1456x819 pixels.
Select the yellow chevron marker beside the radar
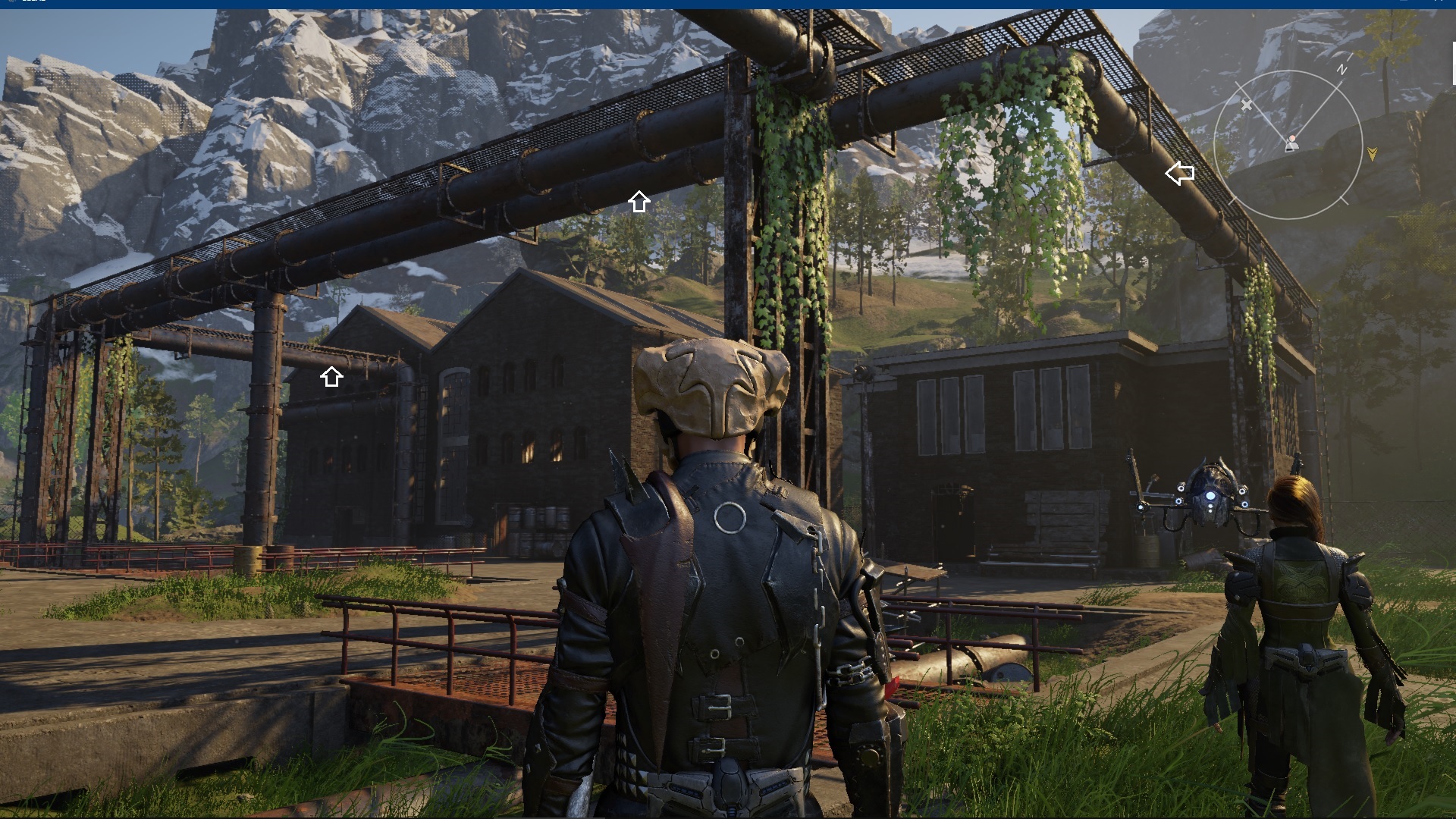tap(1372, 154)
